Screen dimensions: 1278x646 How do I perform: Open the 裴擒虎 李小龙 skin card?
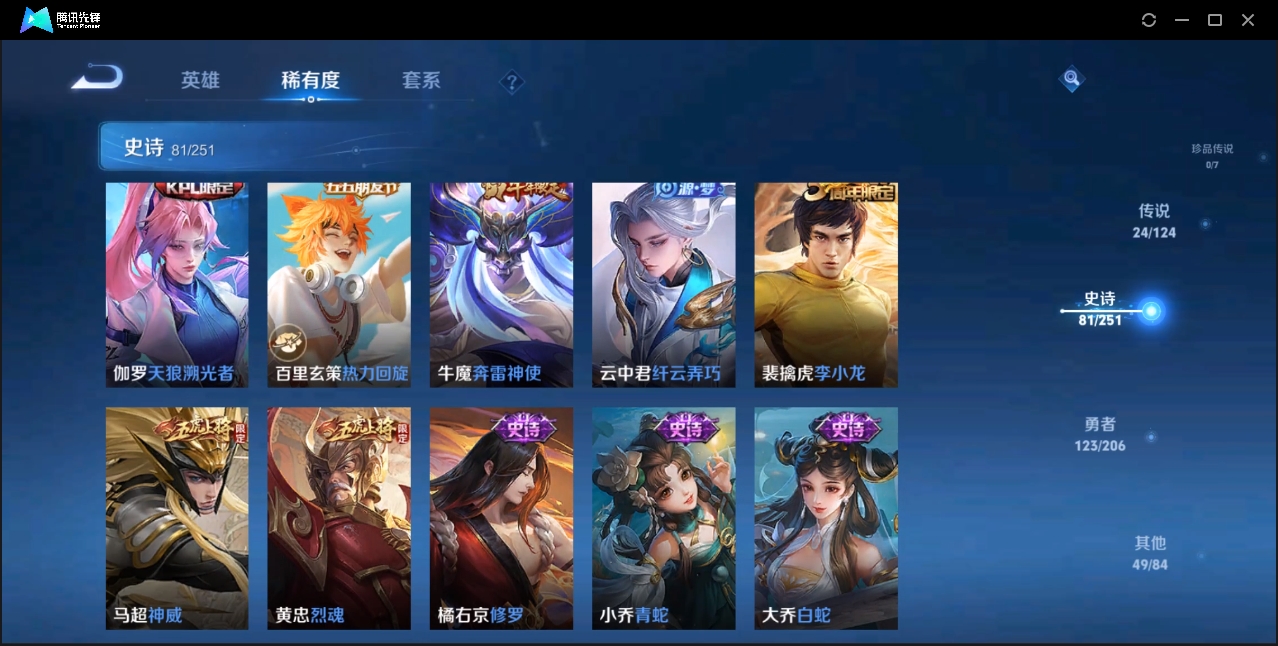[826, 285]
